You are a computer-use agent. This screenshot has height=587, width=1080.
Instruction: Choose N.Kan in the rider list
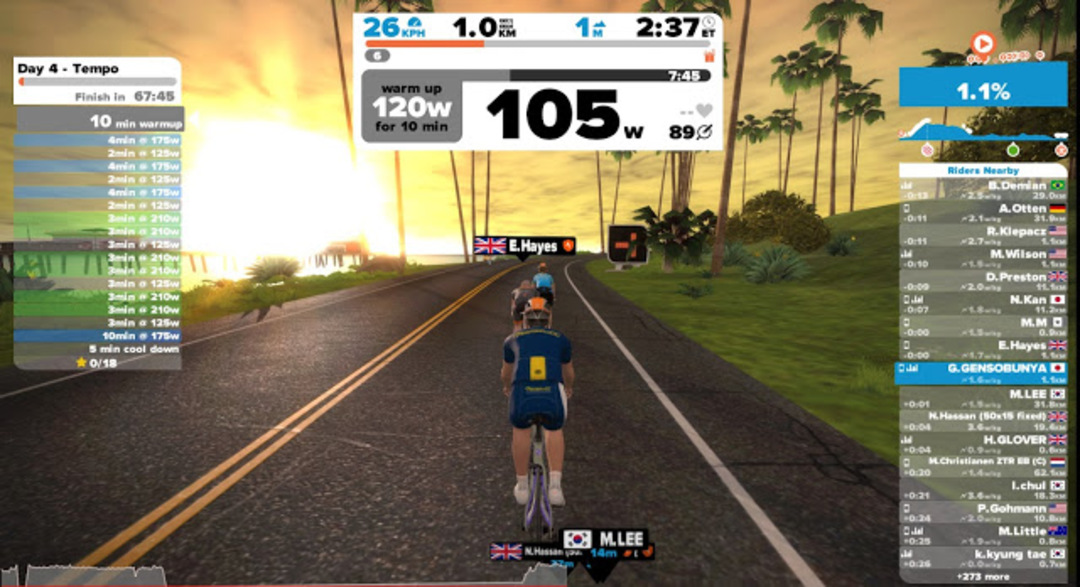(x=983, y=305)
